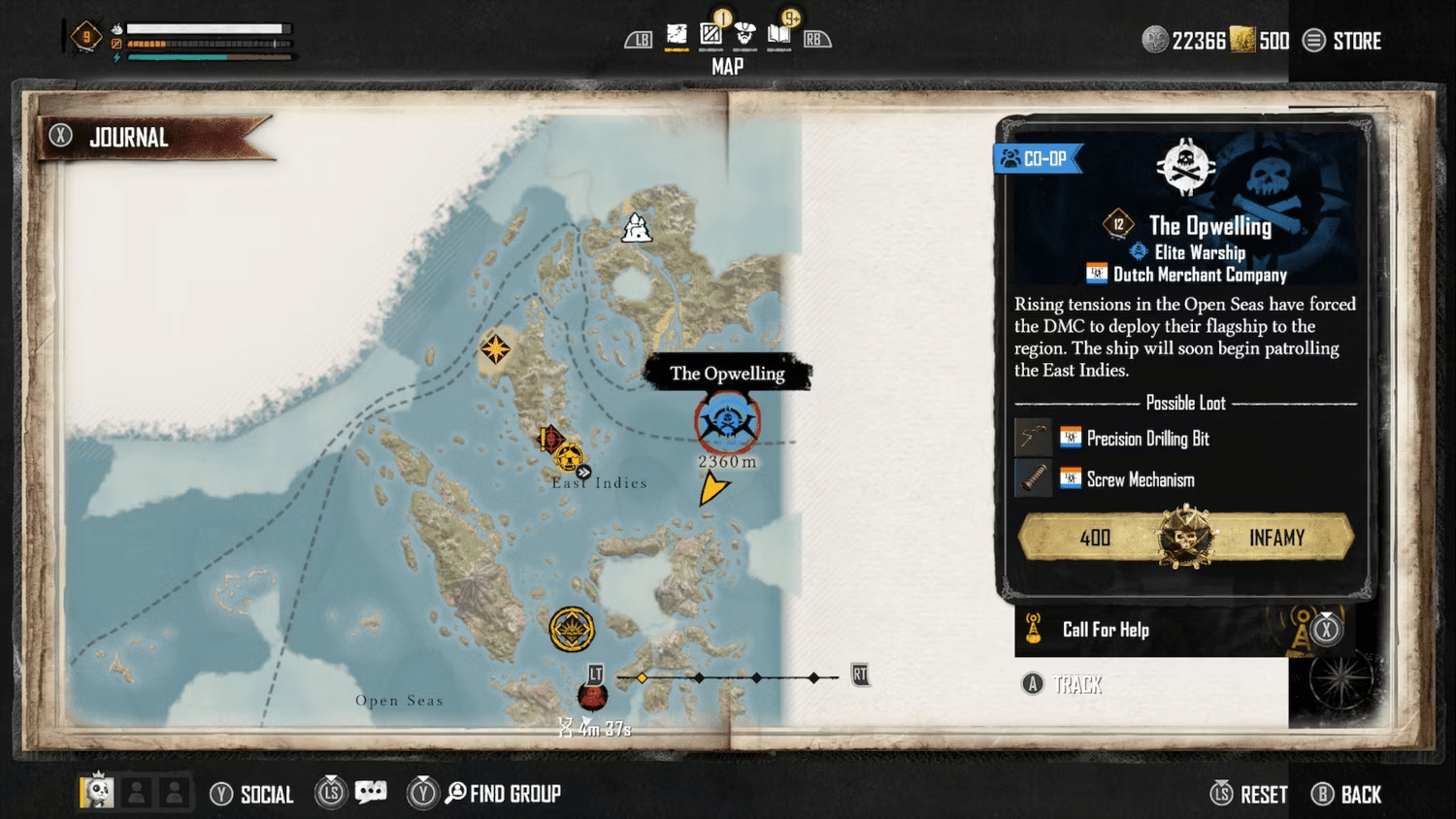The height and width of the screenshot is (819, 1456).
Task: Click the lighthouse icon on the northern island
Action: click(636, 228)
